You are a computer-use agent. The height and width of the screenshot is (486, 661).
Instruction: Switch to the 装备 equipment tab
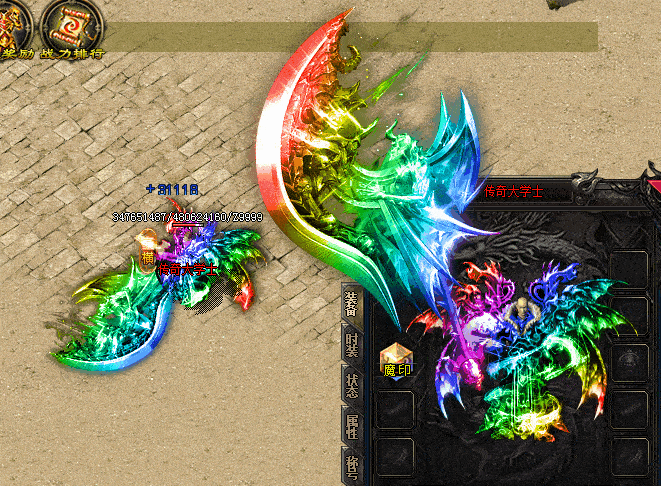coord(352,304)
